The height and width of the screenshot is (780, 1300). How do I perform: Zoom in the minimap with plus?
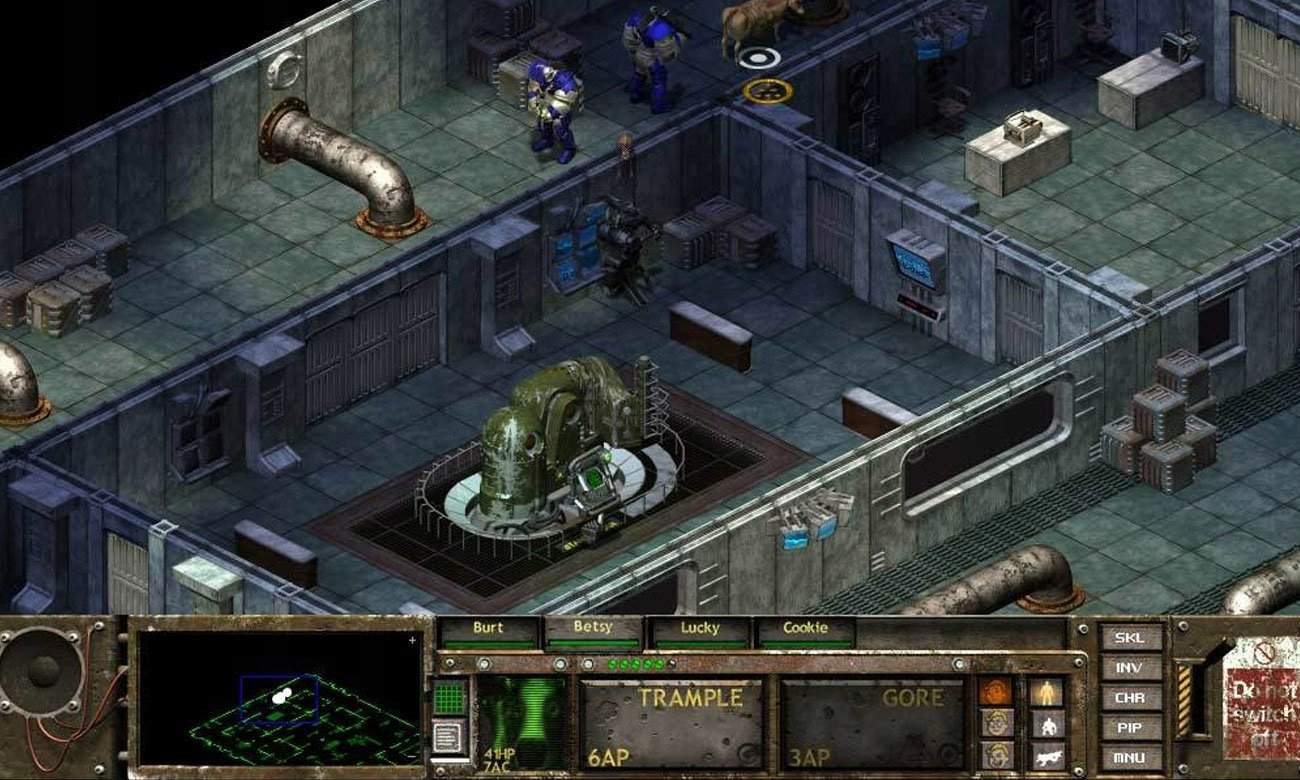(413, 640)
